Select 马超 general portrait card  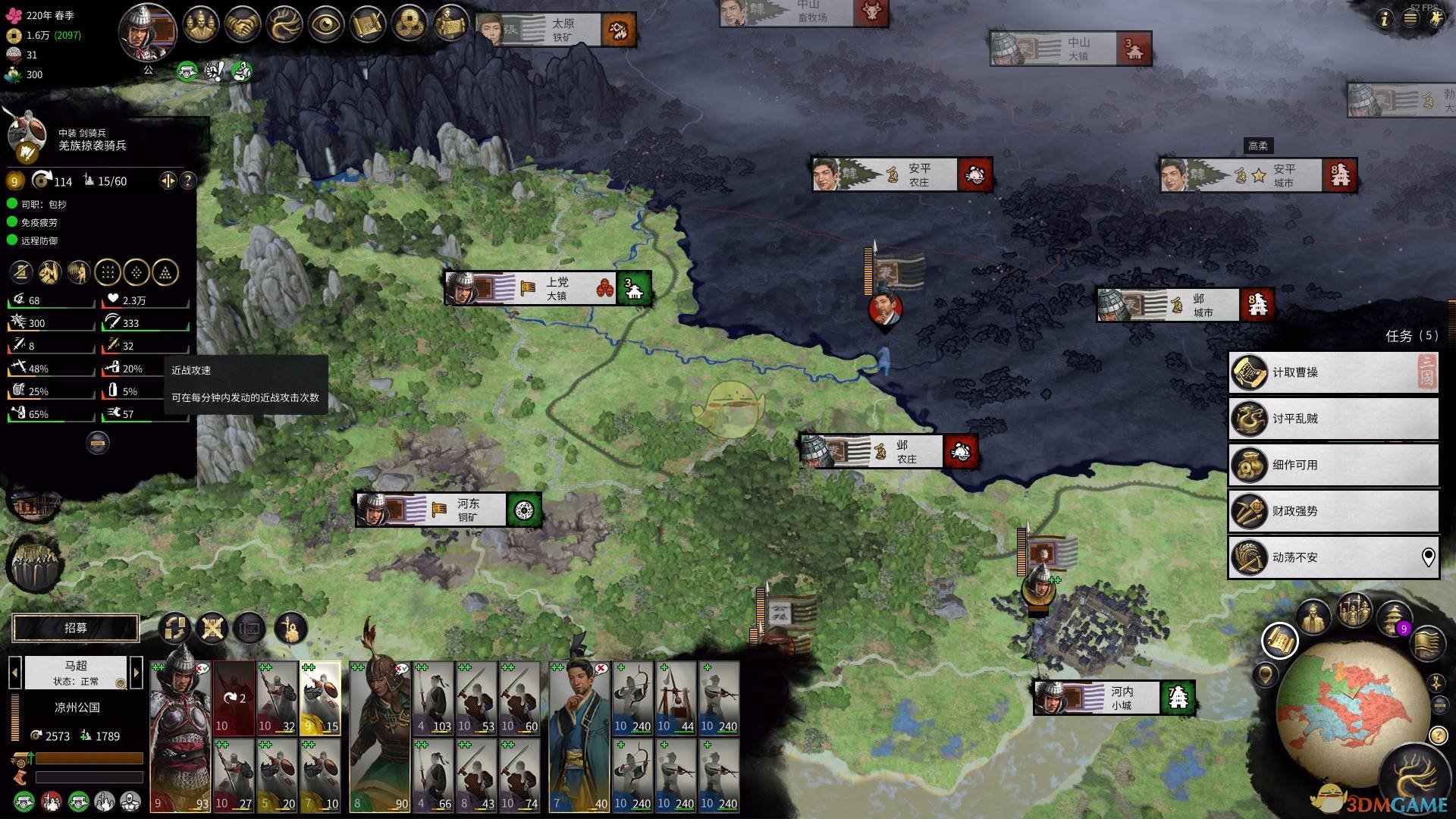click(180, 736)
